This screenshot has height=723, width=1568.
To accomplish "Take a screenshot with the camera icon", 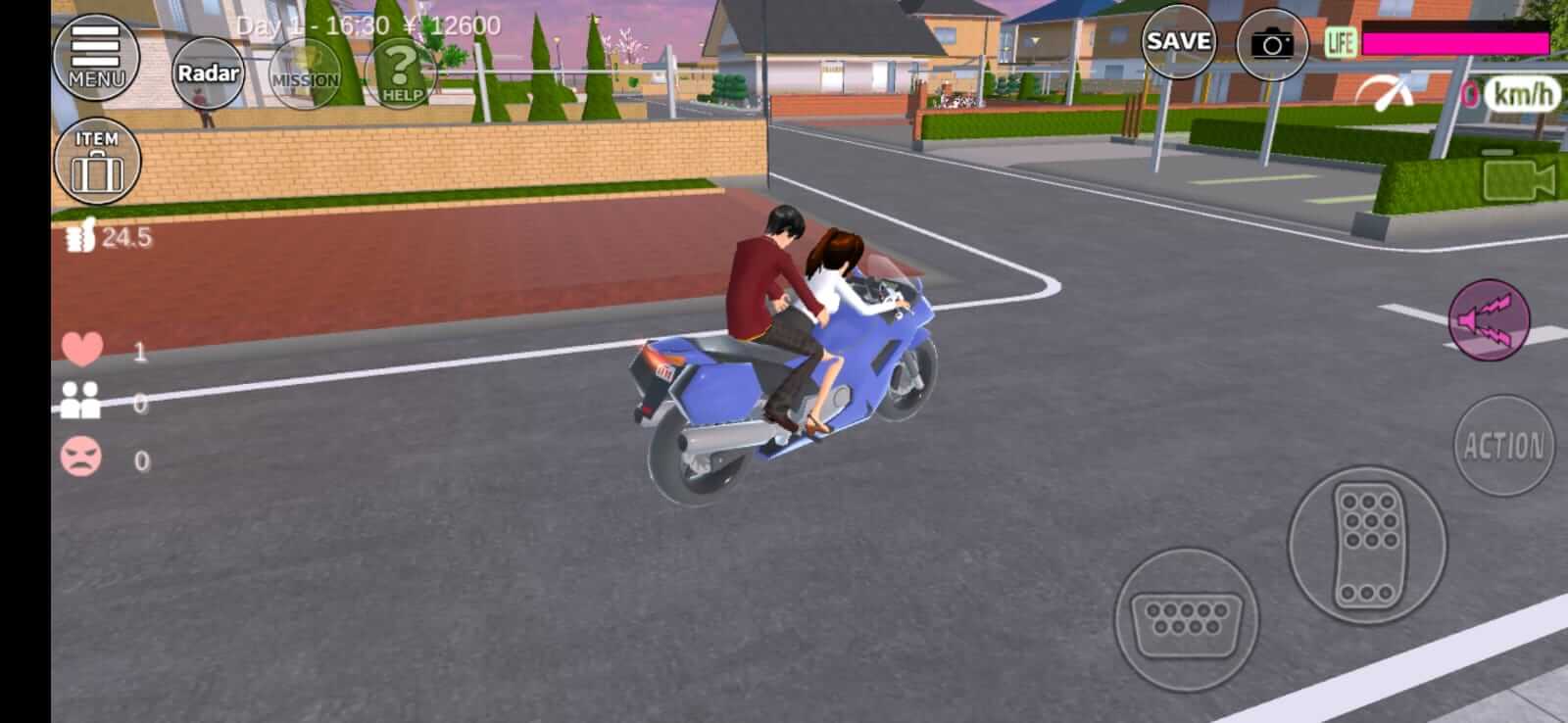I will [x=1272, y=43].
